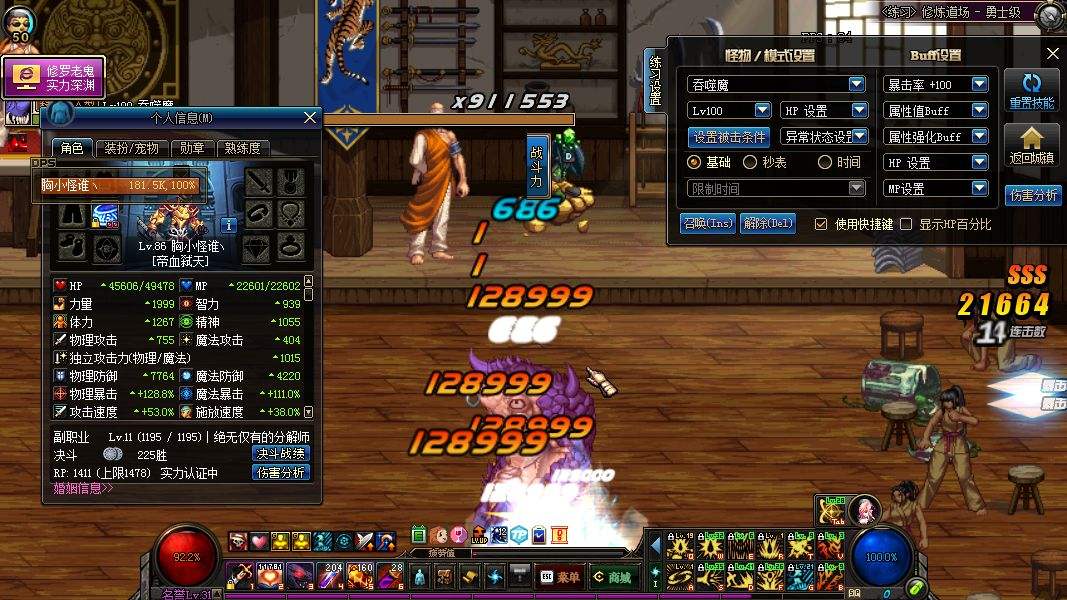
Task: Open 伤害分析 in the personal info window
Action: click(281, 472)
